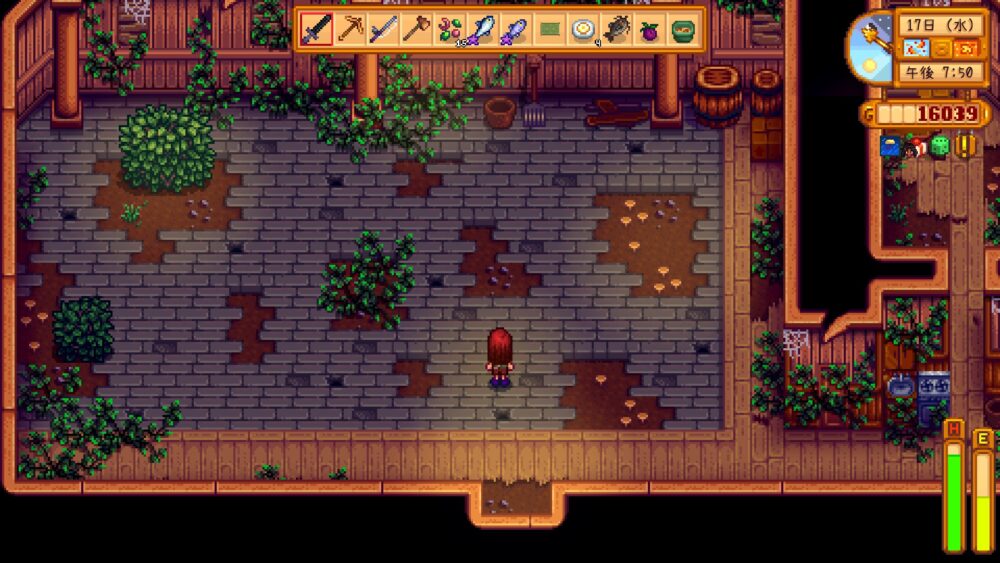Select the fried egg slot
This screenshot has width=1000, height=563.
click(x=582, y=29)
